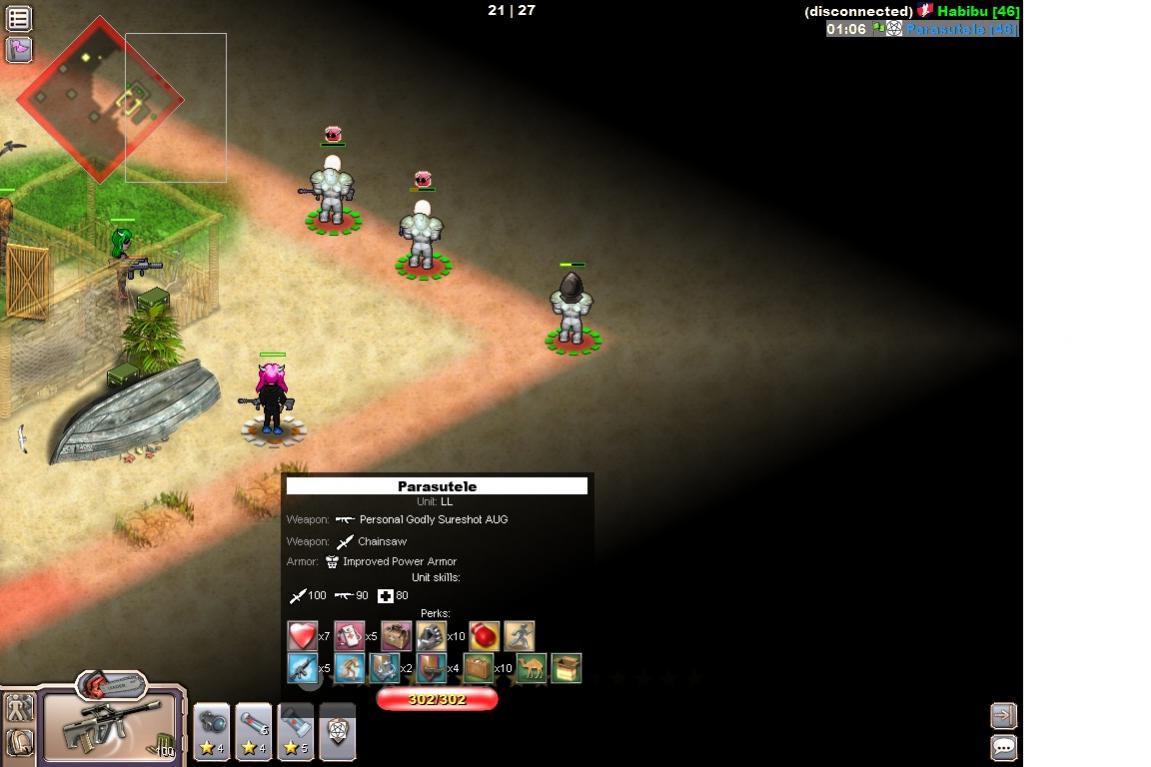Viewport: 1151px width, 767px height.
Task: Click the end turn arrow button
Action: [x=1003, y=715]
